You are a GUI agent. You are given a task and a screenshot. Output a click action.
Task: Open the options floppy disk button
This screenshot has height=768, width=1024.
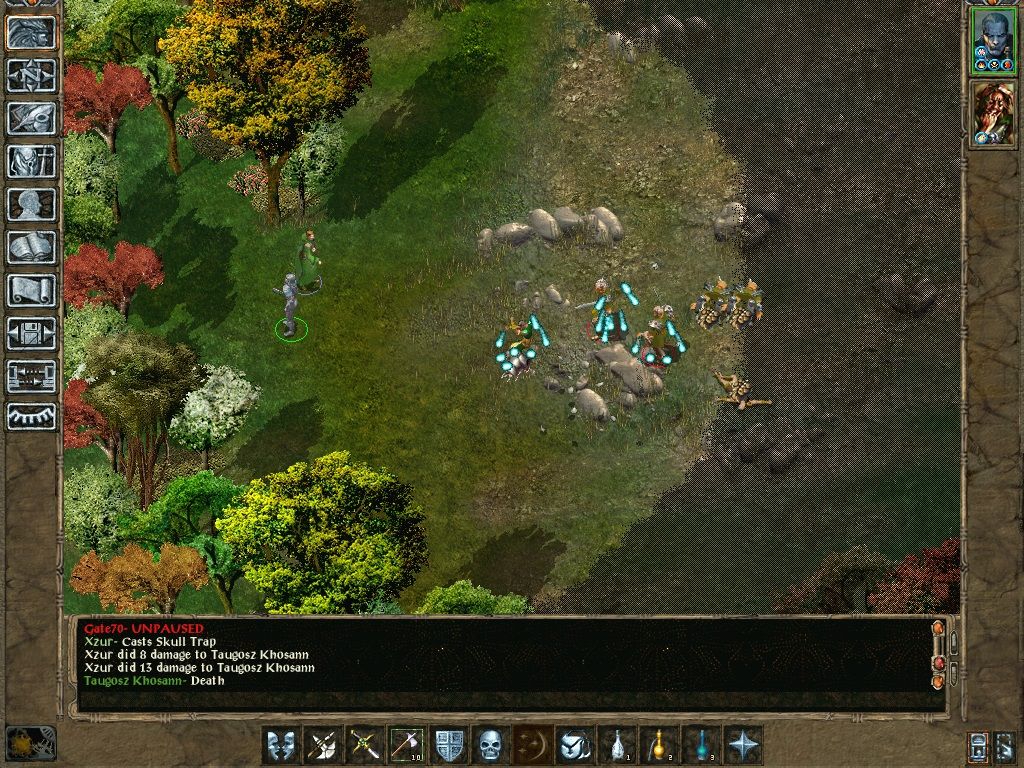tap(31, 333)
